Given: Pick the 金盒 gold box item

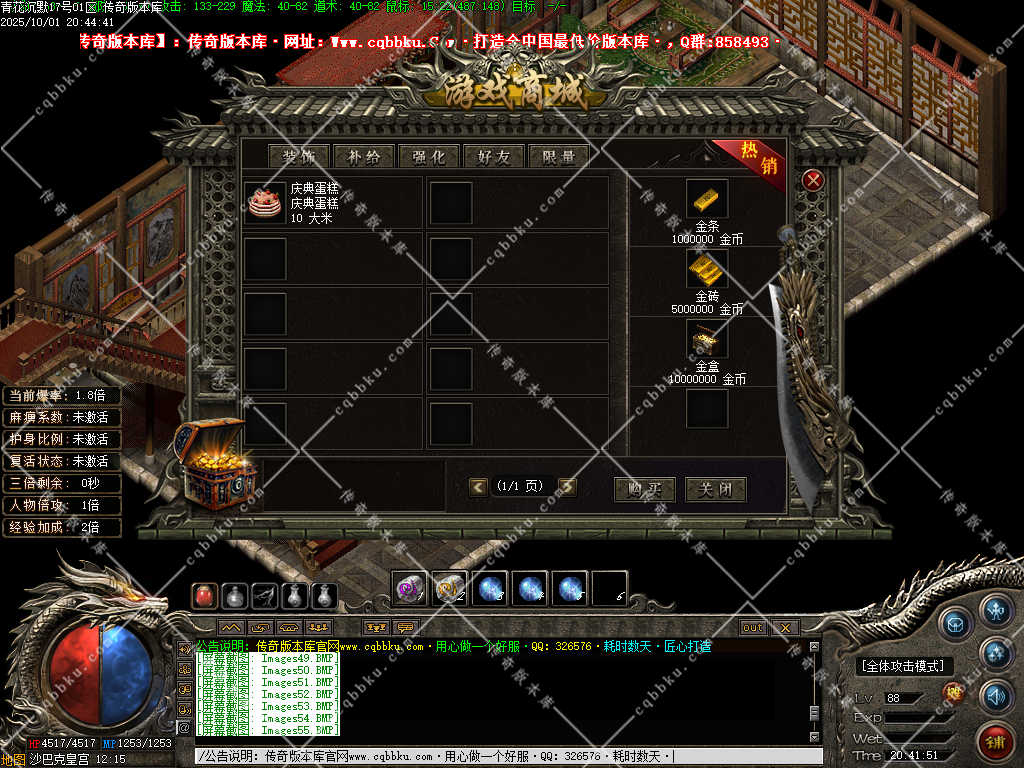Looking at the screenshot, I should (707, 339).
